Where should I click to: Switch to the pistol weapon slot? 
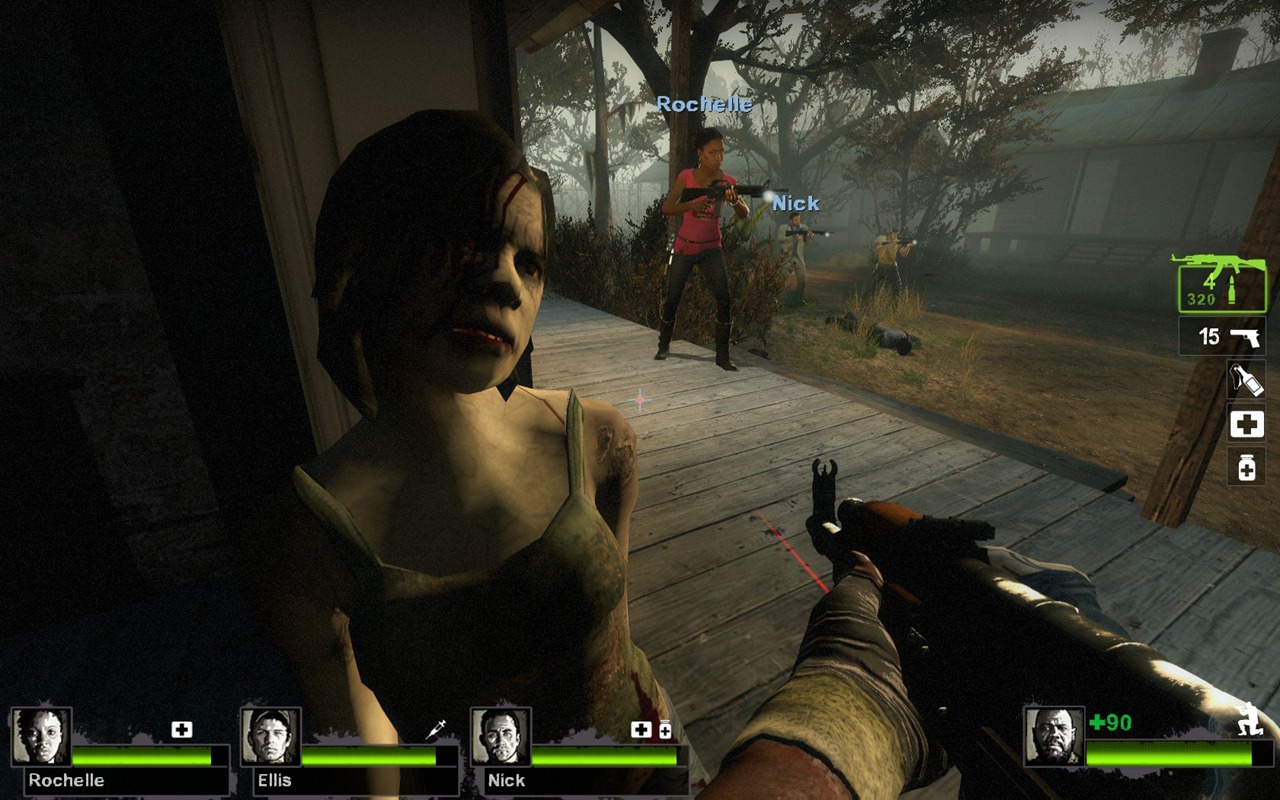pos(1222,337)
